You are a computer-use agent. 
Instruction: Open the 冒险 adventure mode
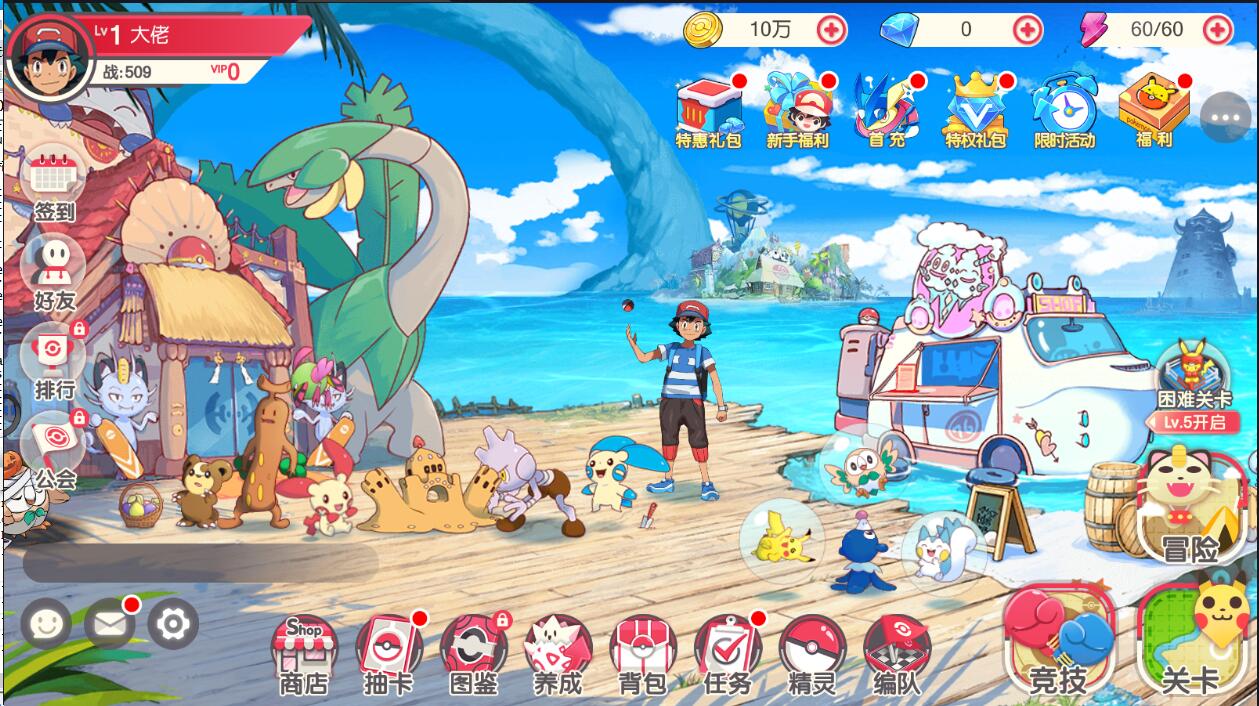point(1189,506)
